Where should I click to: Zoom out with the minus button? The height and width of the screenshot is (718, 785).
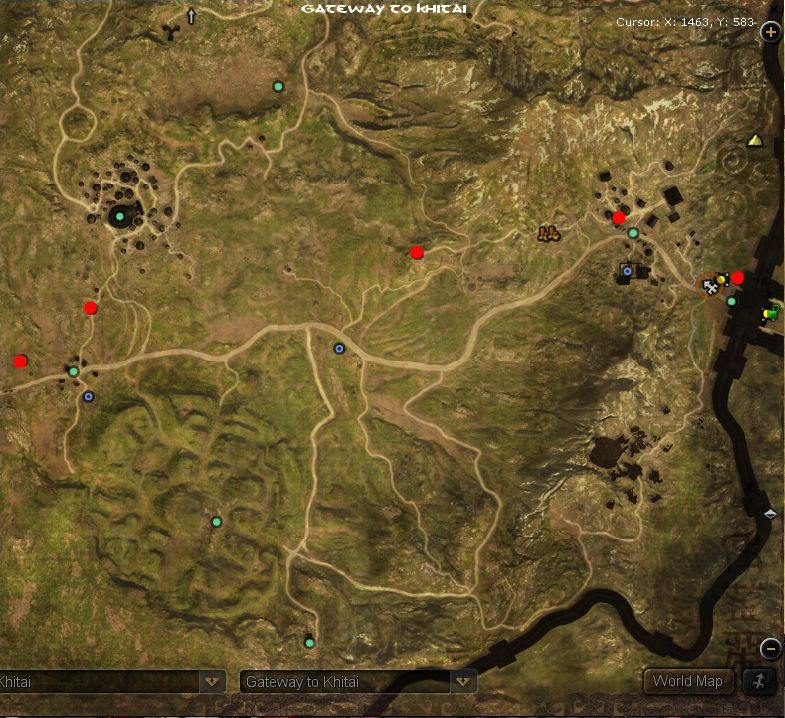pos(771,649)
